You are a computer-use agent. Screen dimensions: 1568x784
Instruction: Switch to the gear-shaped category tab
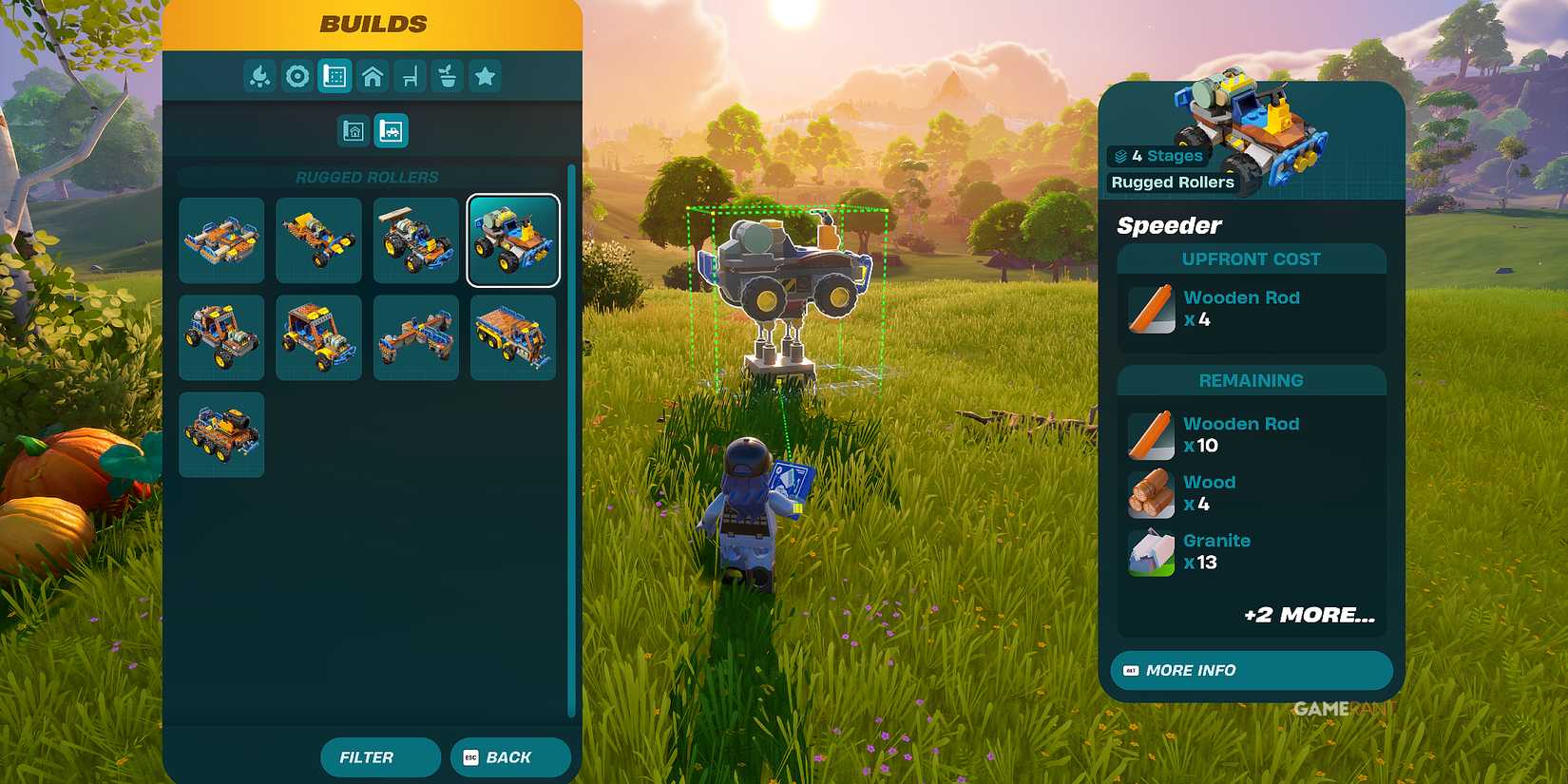(x=297, y=76)
